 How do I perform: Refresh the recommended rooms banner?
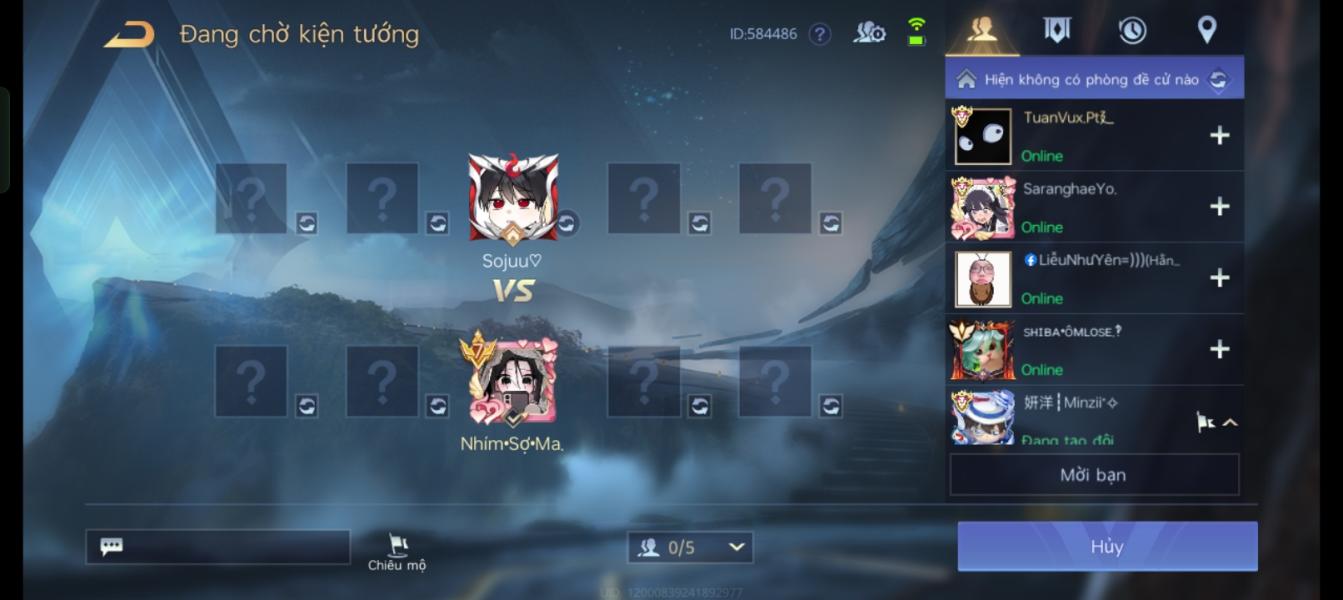(1218, 79)
